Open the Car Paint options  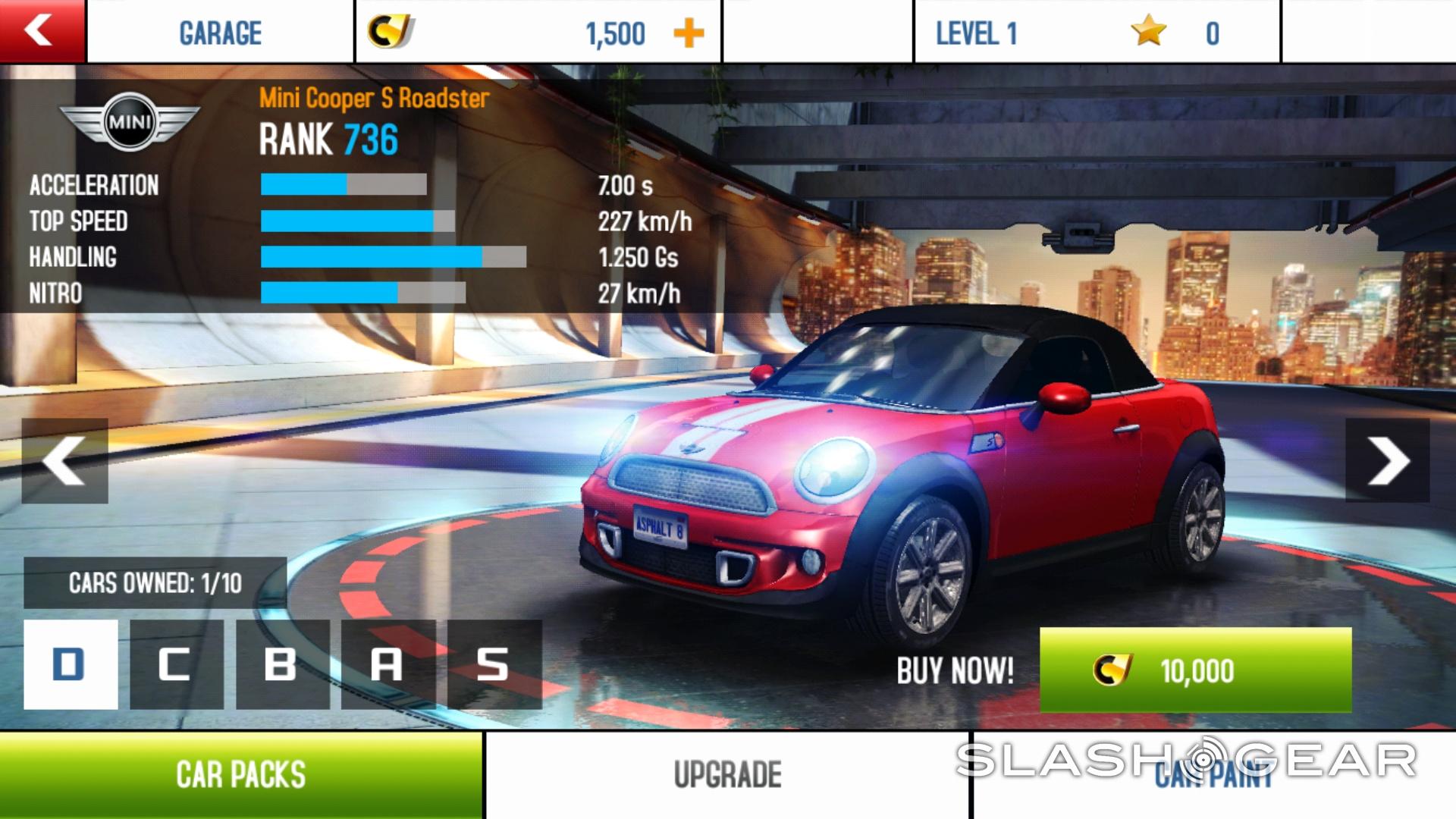tap(1213, 775)
